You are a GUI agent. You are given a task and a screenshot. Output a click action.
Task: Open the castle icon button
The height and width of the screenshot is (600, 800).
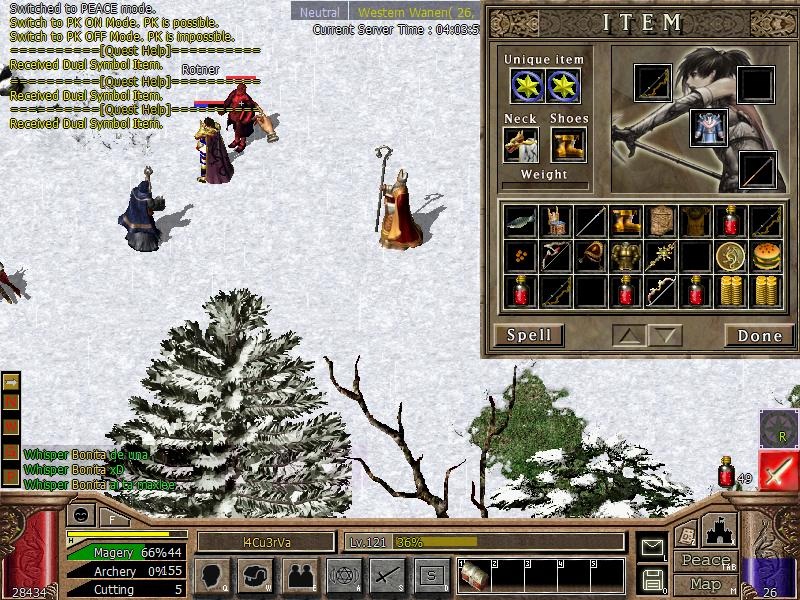tap(720, 528)
